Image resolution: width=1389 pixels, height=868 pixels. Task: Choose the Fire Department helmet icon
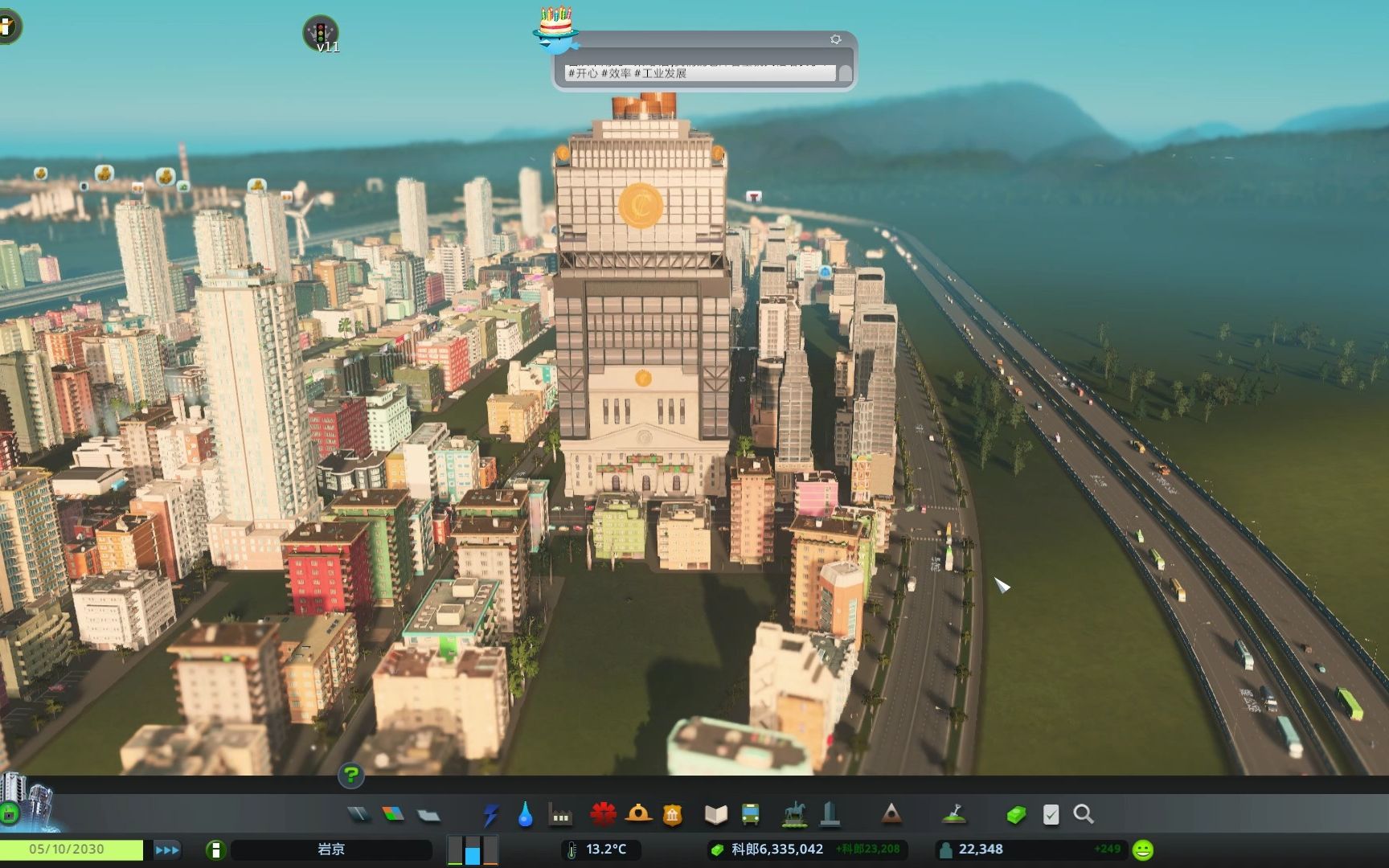[638, 815]
